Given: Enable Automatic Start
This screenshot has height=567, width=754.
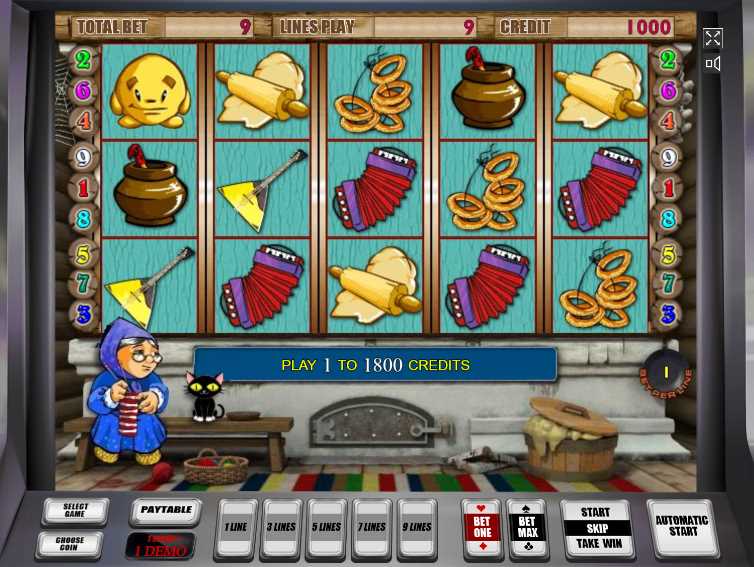Looking at the screenshot, I should point(682,526).
